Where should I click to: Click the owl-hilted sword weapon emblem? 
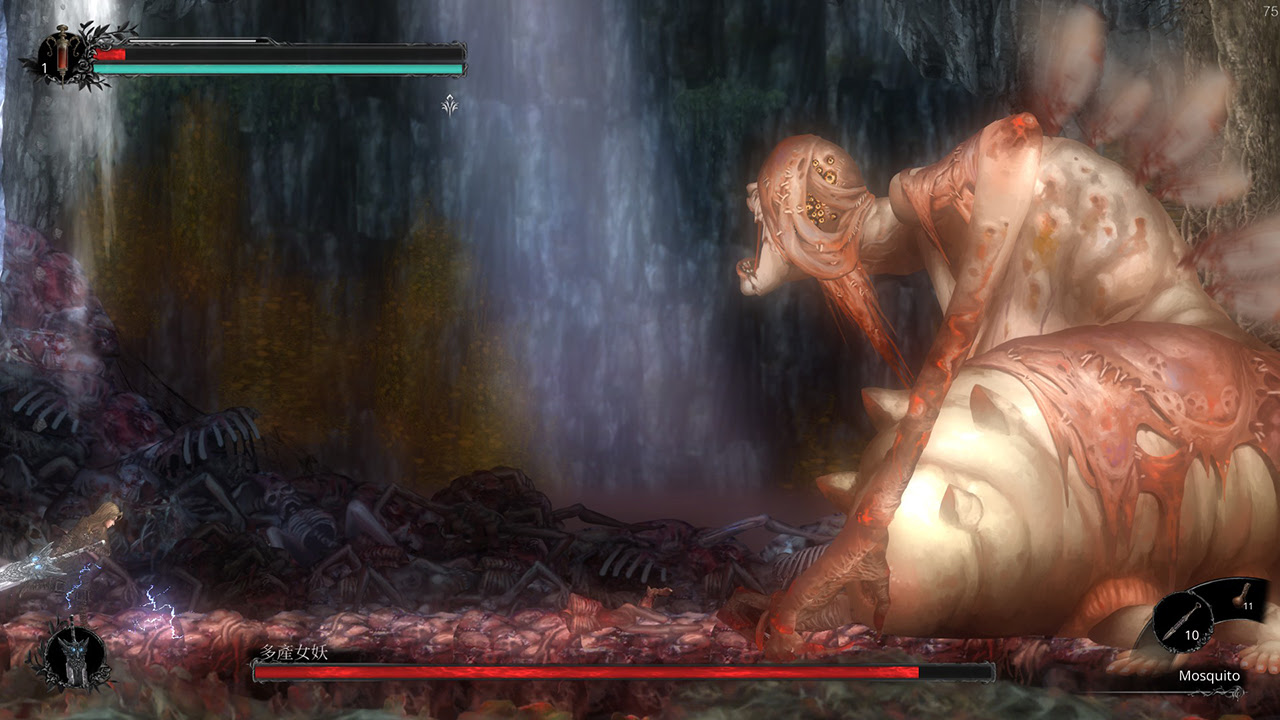tap(73, 659)
